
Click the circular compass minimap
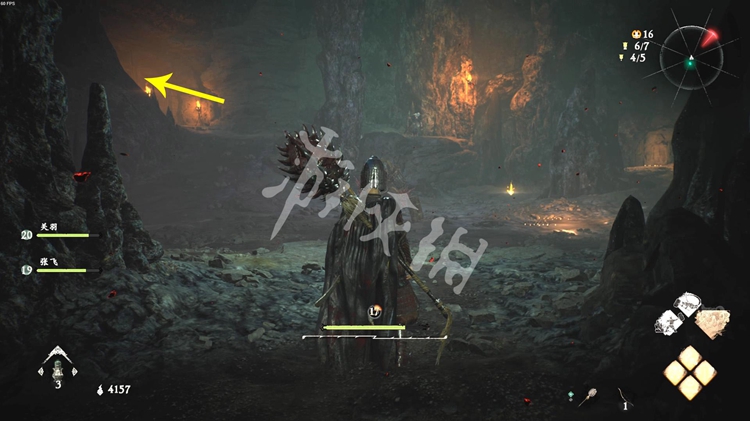(x=691, y=55)
